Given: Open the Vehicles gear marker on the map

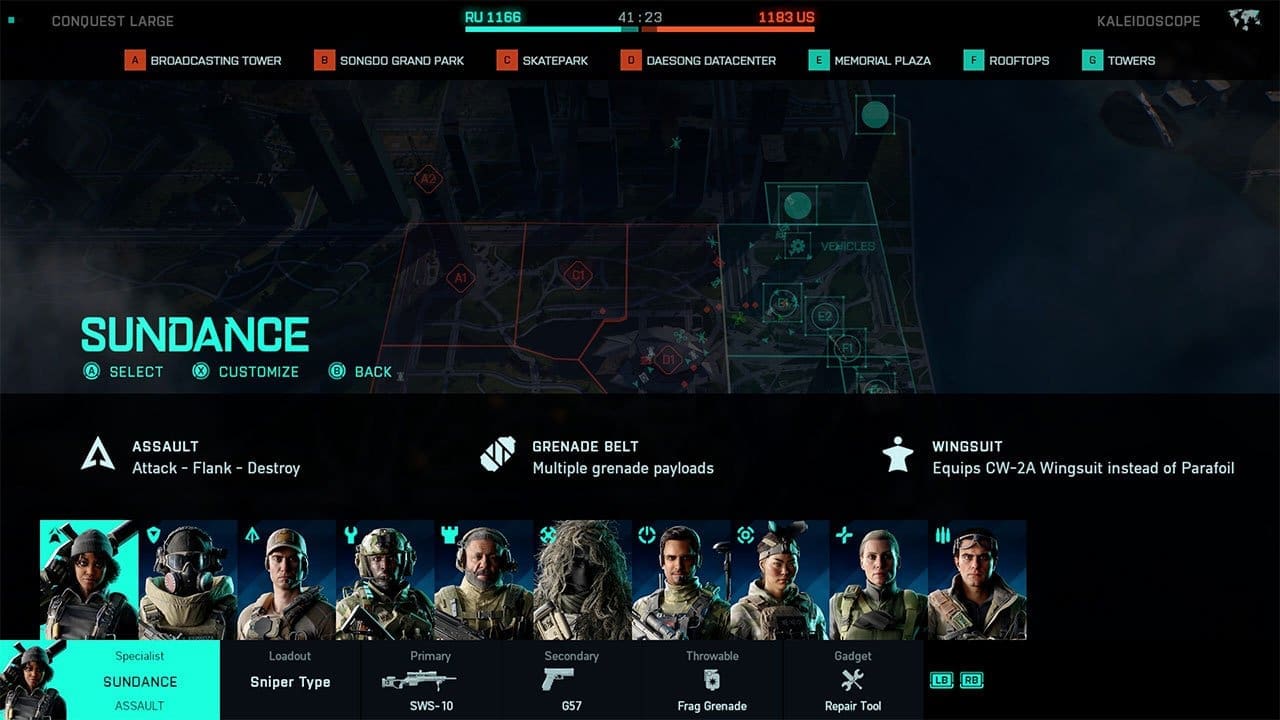Looking at the screenshot, I should pyautogui.click(x=797, y=246).
